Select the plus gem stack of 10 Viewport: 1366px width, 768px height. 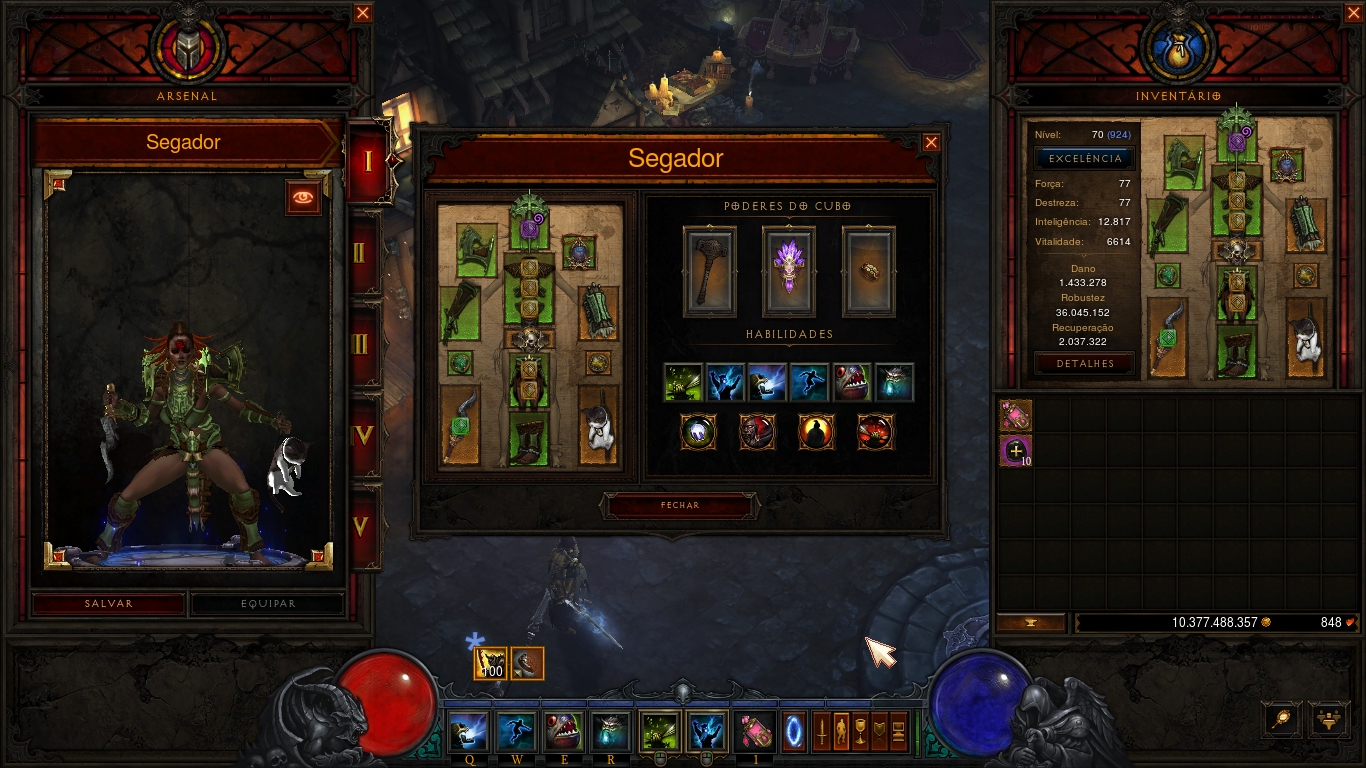click(x=1016, y=451)
